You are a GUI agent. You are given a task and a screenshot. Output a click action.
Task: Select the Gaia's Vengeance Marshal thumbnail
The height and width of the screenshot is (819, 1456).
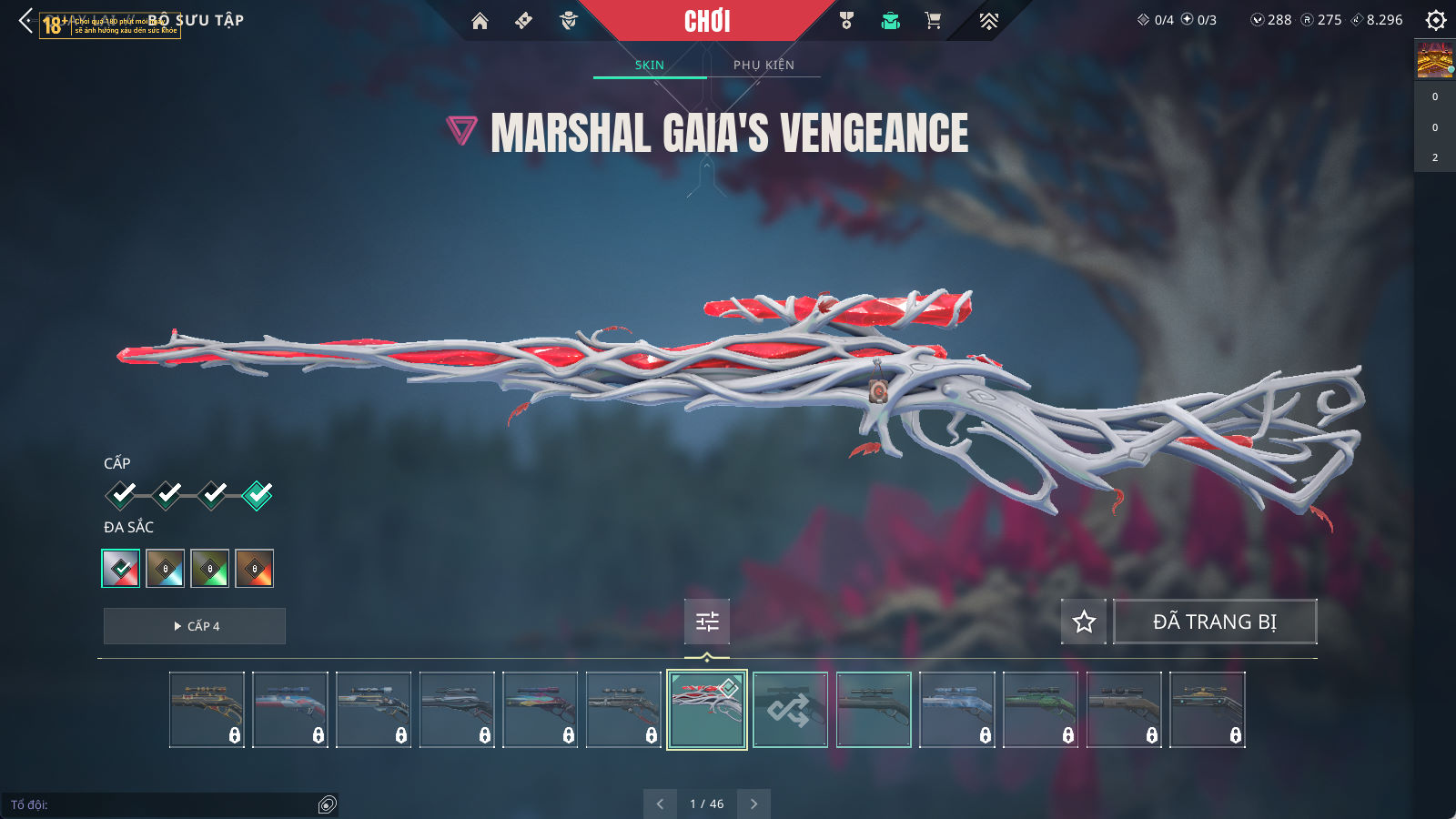click(x=707, y=710)
